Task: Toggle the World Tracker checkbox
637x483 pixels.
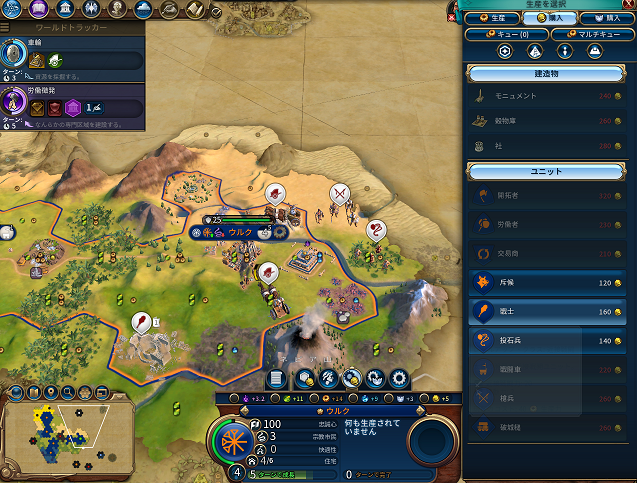Action: click(216, 12)
